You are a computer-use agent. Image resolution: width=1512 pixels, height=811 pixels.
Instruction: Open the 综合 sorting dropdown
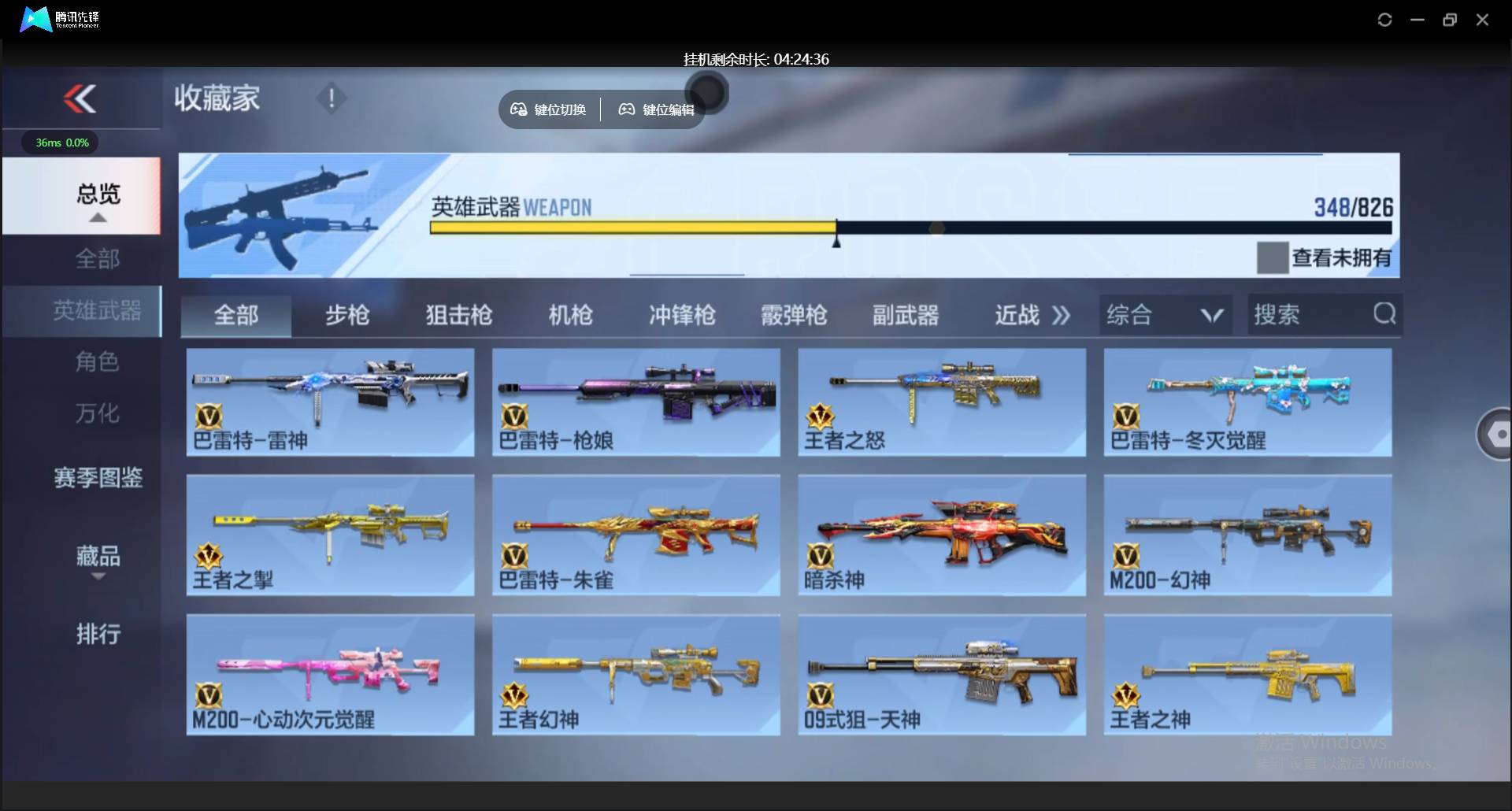[x=1165, y=314]
